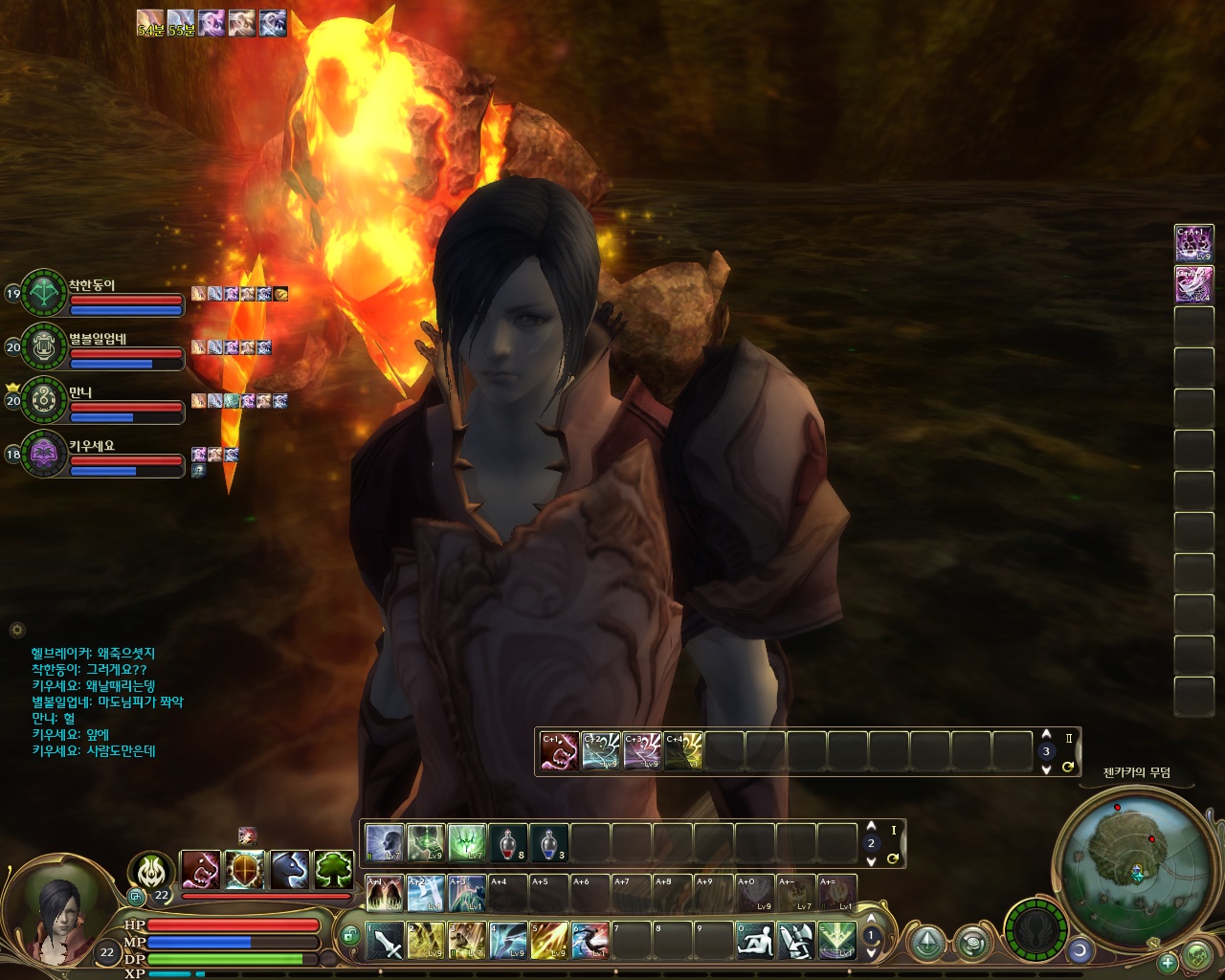Activate the sit and rest action
The width and height of the screenshot is (1225, 980).
pyautogui.click(x=755, y=941)
